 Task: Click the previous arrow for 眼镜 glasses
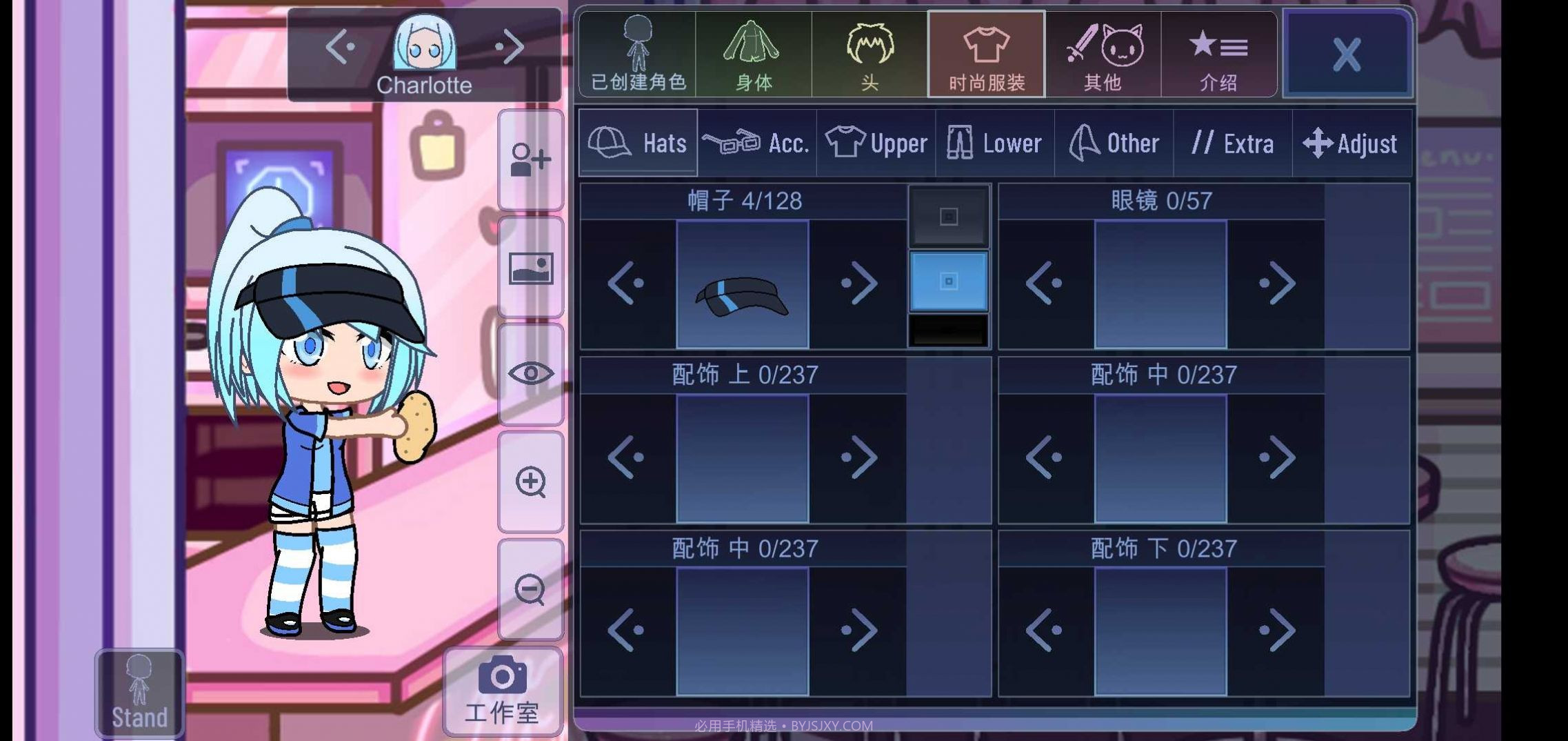pyautogui.click(x=1045, y=284)
